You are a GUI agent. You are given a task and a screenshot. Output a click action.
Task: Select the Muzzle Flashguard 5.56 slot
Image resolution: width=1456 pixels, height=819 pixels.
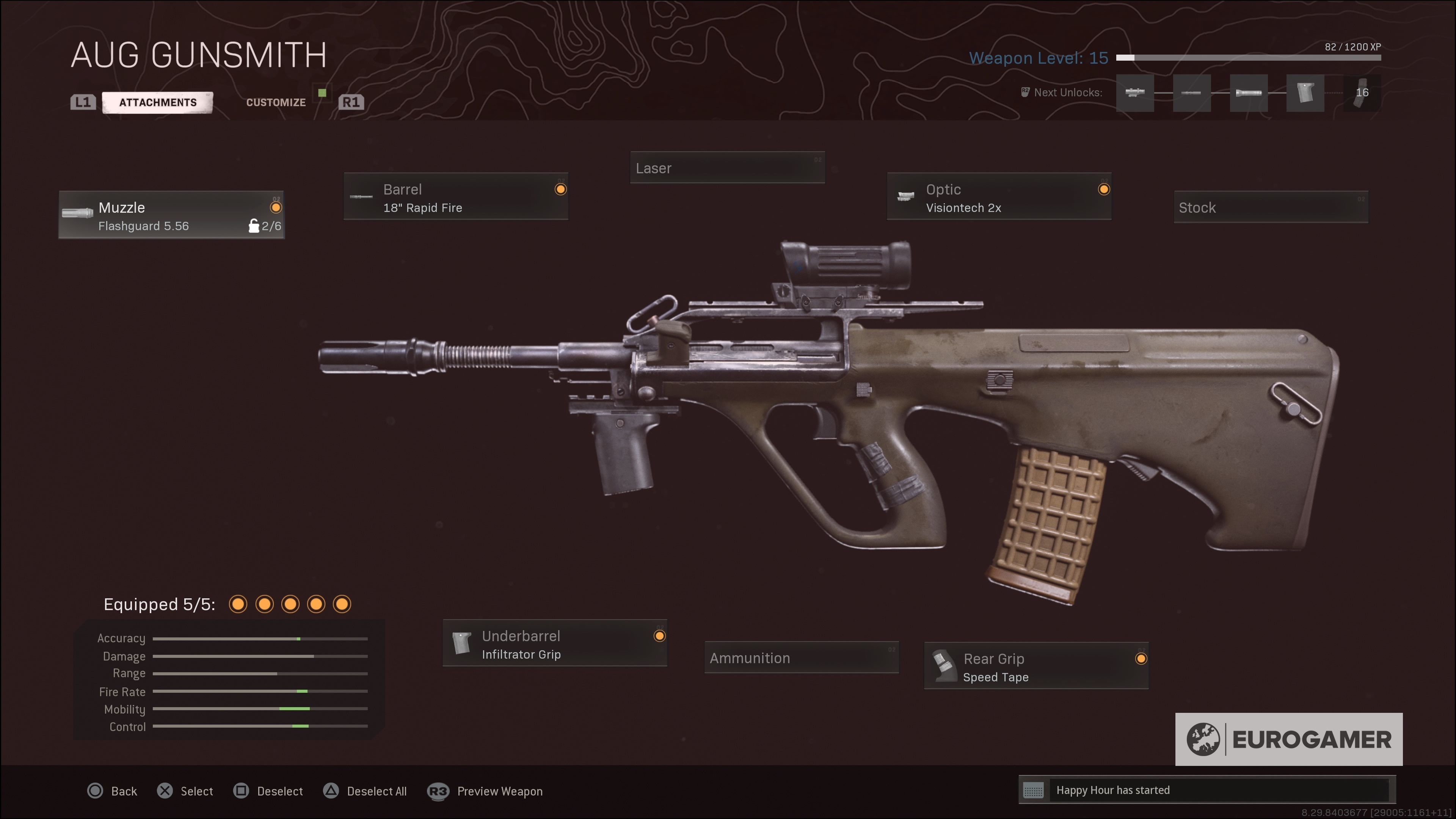[x=171, y=215]
